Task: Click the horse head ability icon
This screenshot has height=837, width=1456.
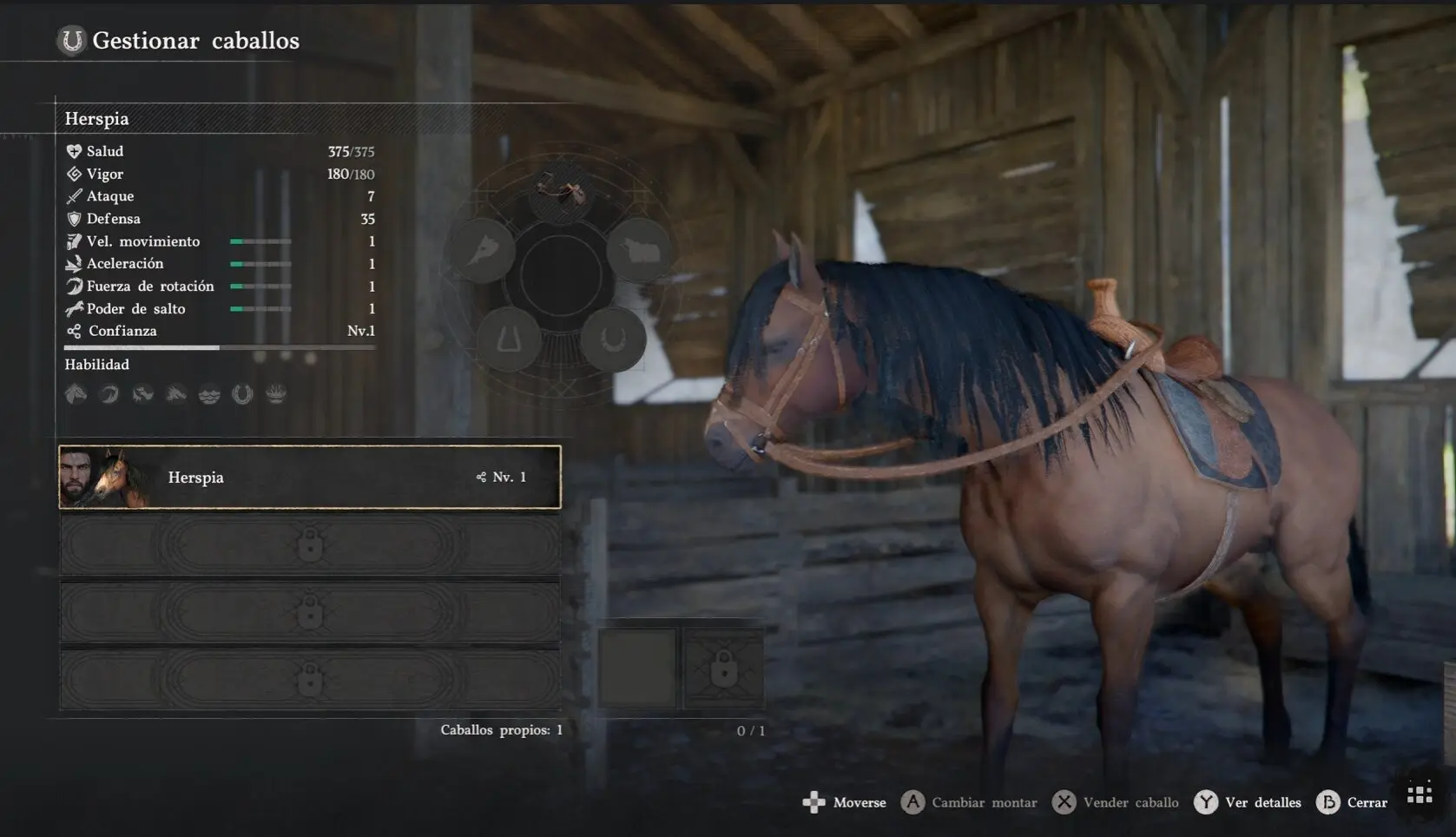Action: (76, 394)
